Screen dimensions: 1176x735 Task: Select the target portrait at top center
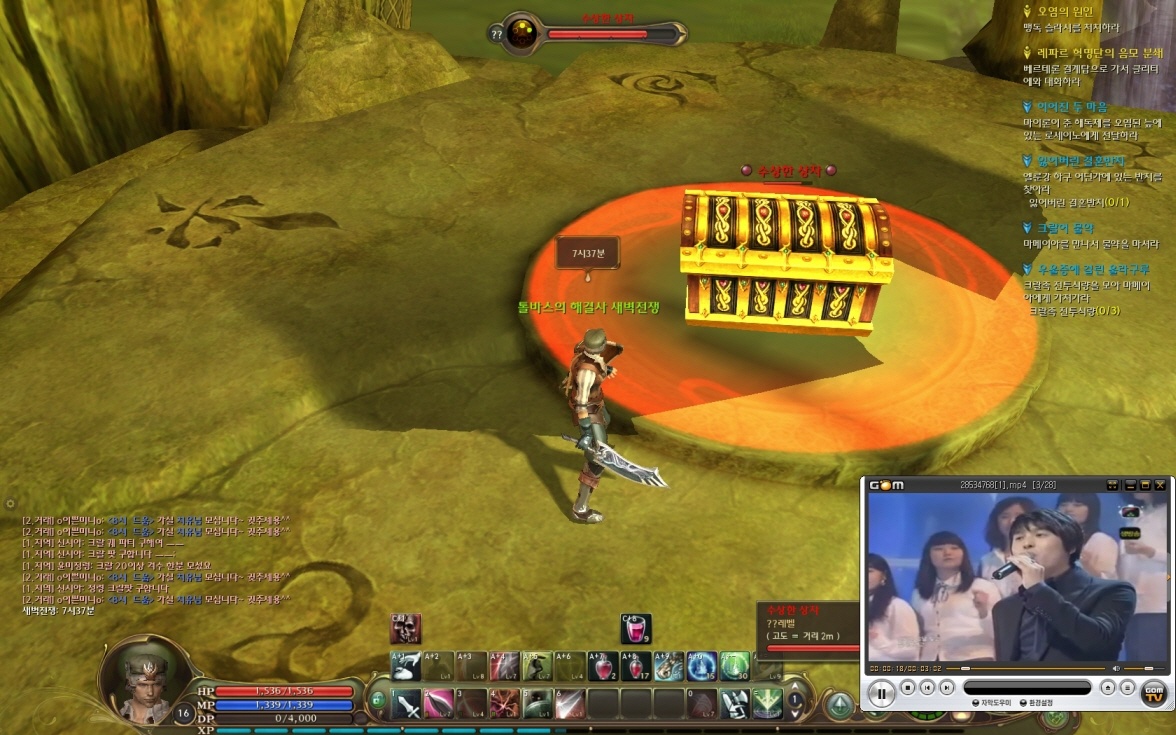521,34
